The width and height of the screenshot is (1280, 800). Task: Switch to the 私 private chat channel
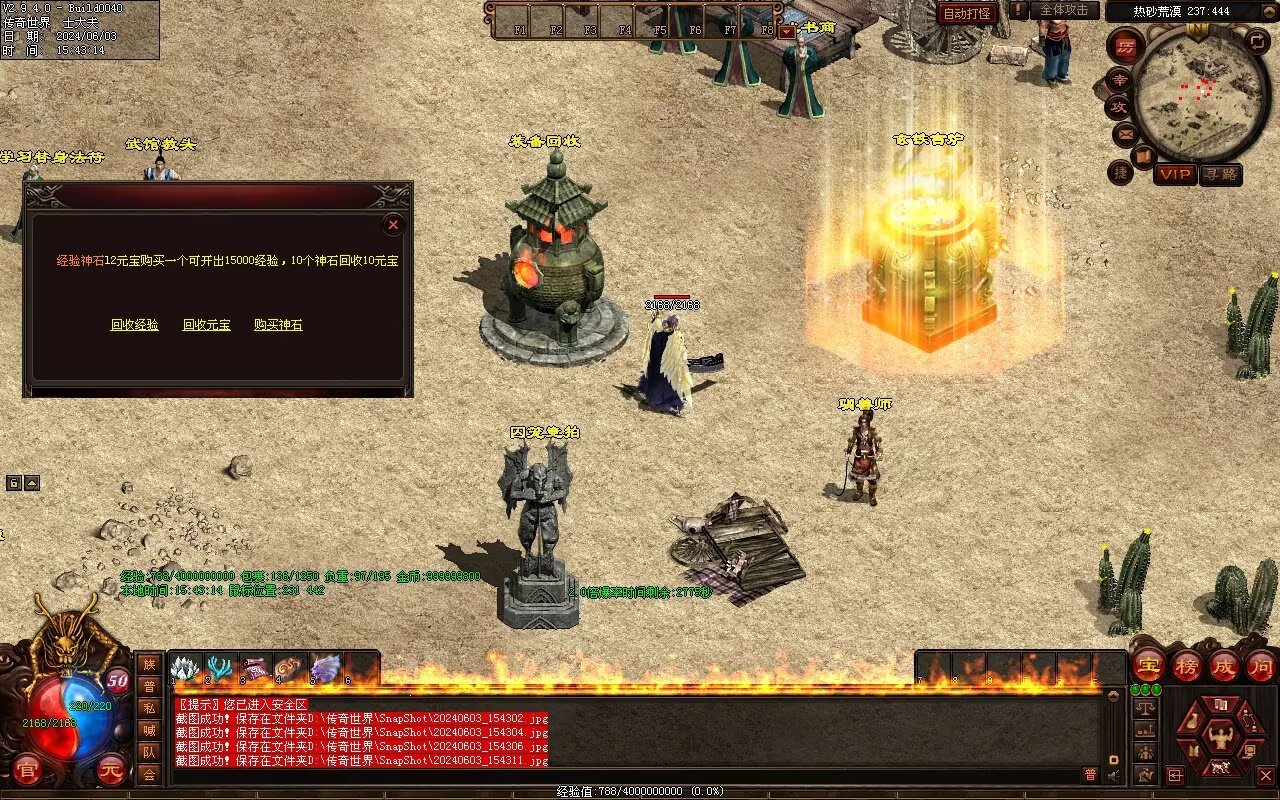(149, 708)
